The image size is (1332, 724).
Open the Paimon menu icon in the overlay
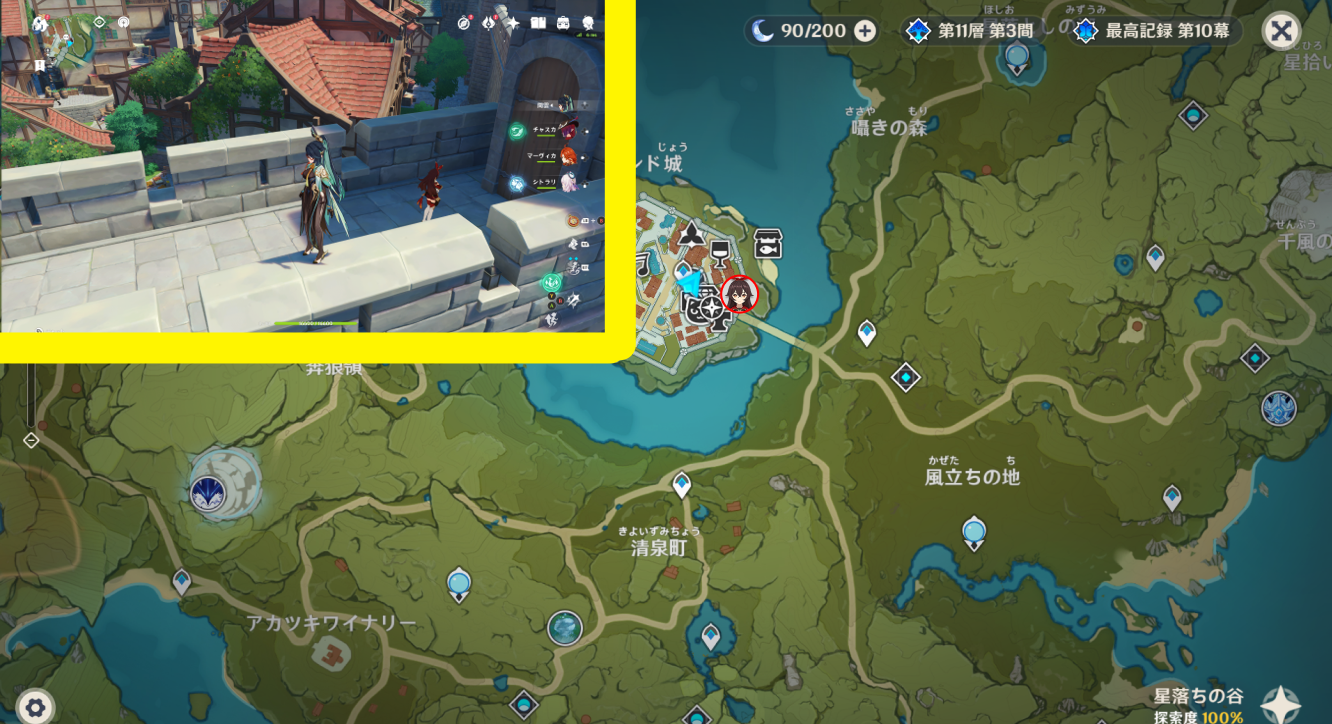tap(587, 21)
